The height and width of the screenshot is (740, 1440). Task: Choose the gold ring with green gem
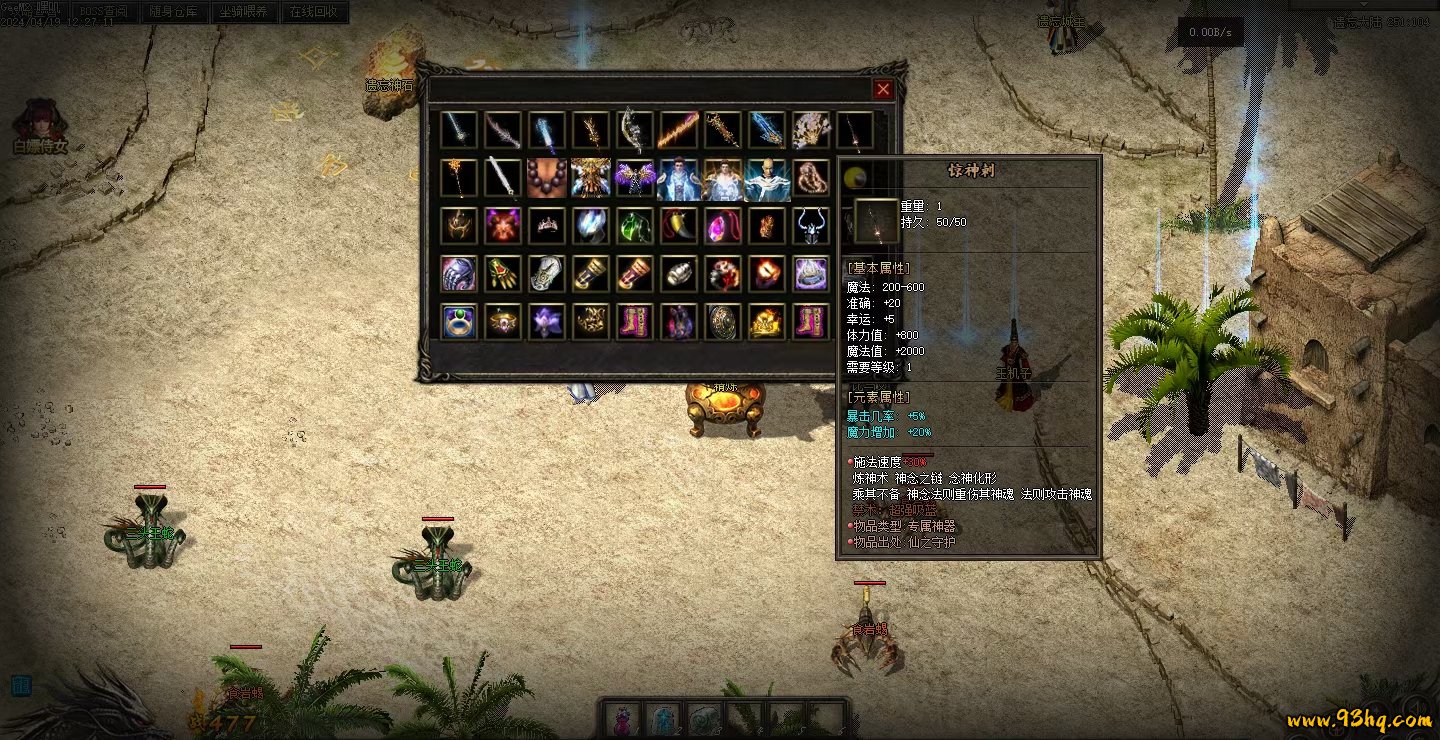coord(459,321)
